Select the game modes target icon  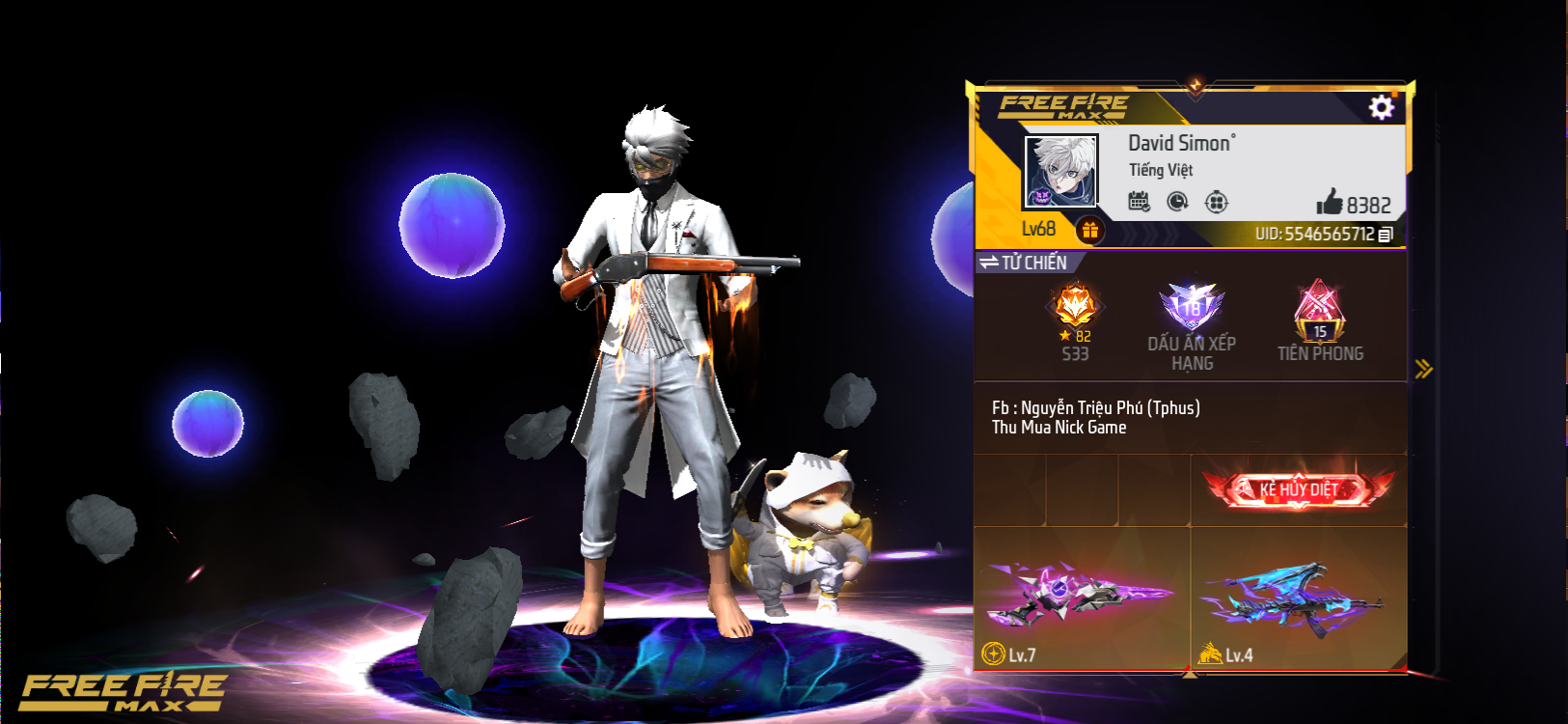(1217, 201)
